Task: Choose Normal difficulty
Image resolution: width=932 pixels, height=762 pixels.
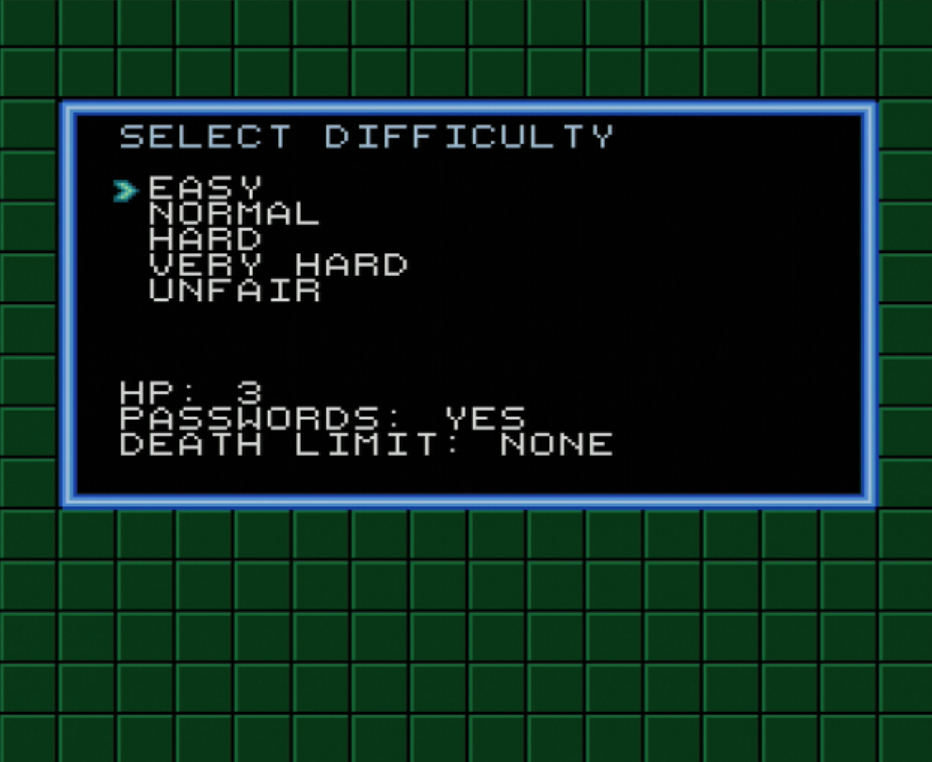Action: pyautogui.click(x=234, y=213)
